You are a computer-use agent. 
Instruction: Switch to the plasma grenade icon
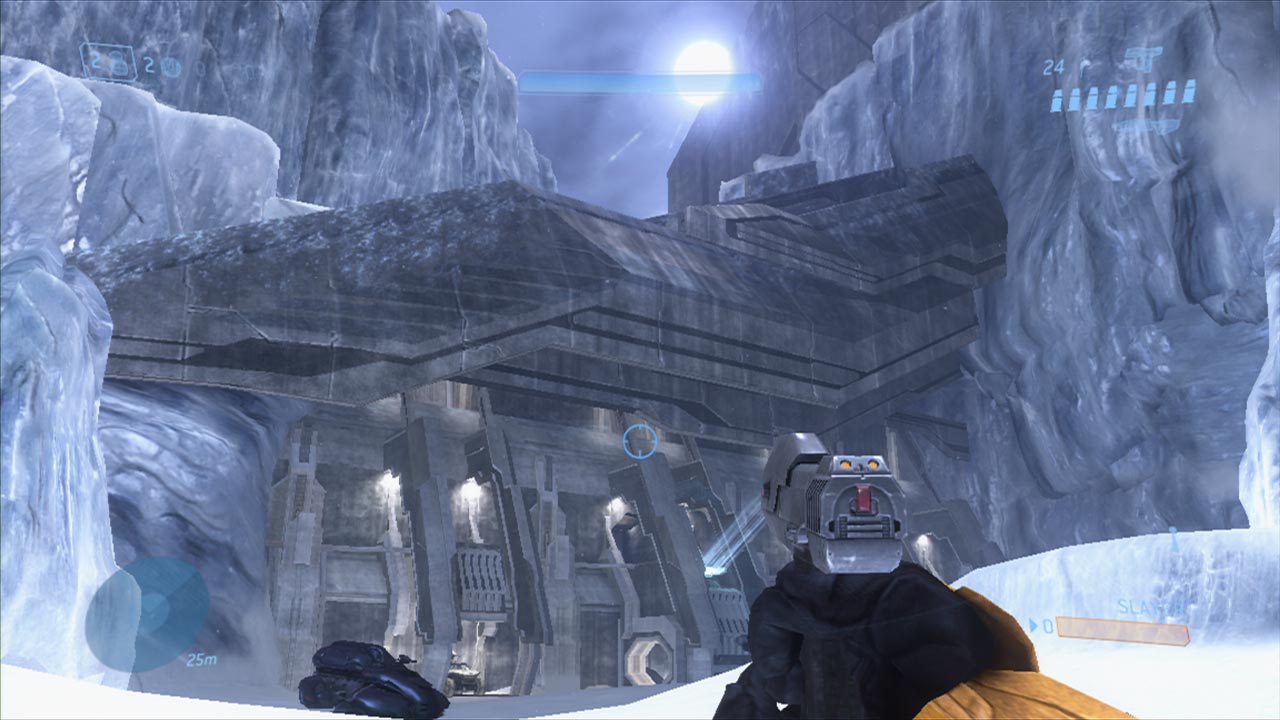(x=171, y=67)
